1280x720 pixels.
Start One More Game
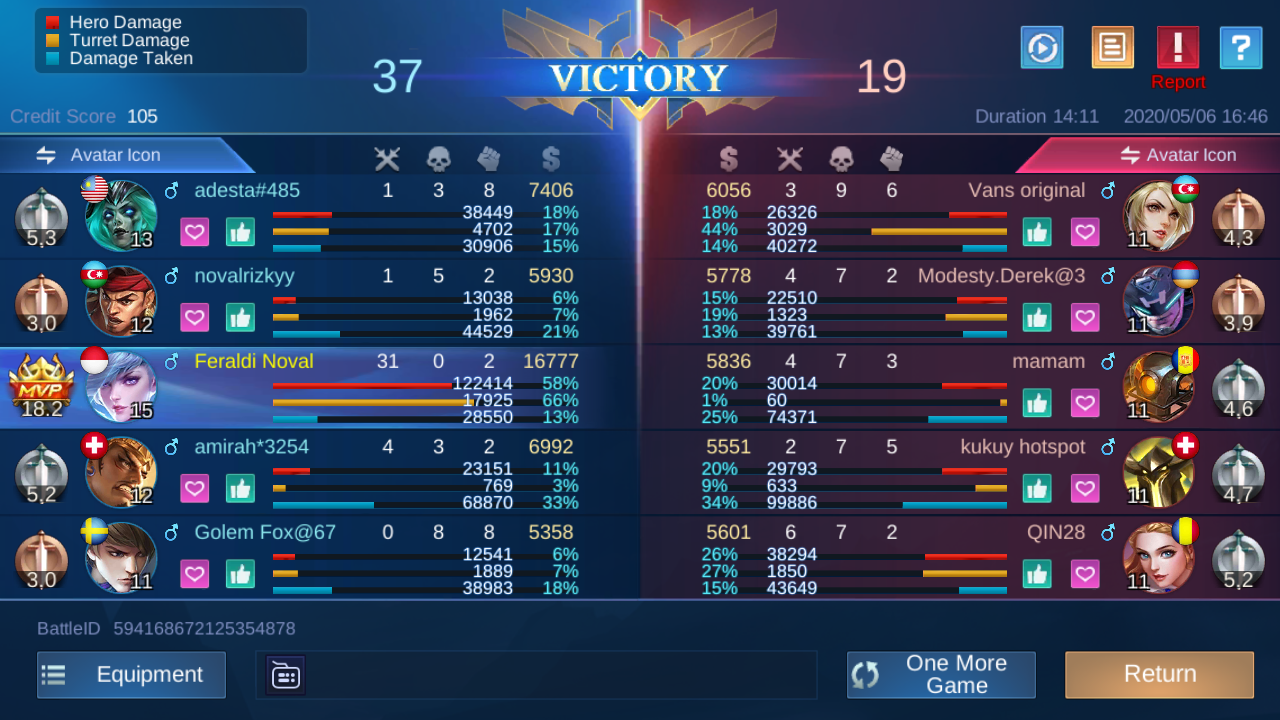(x=941, y=675)
